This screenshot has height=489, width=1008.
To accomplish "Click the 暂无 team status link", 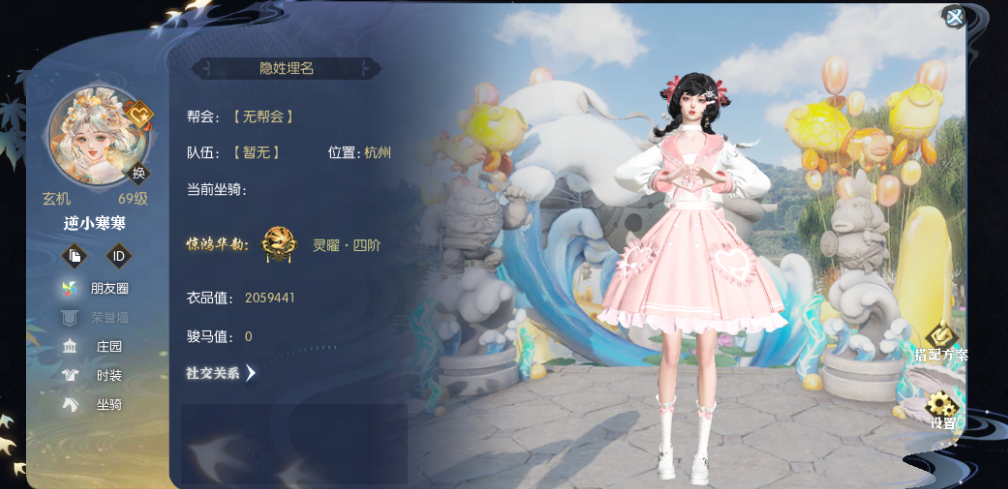I will point(256,153).
